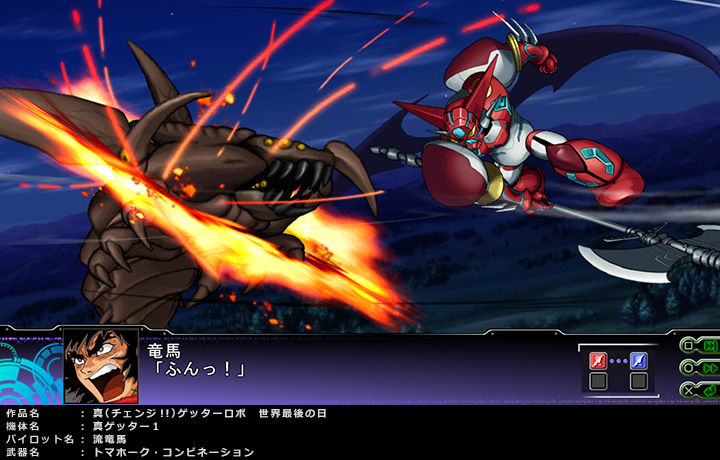The image size is (720, 460).
Task: Select the blue defender unit icon
Action: pyautogui.click(x=638, y=360)
